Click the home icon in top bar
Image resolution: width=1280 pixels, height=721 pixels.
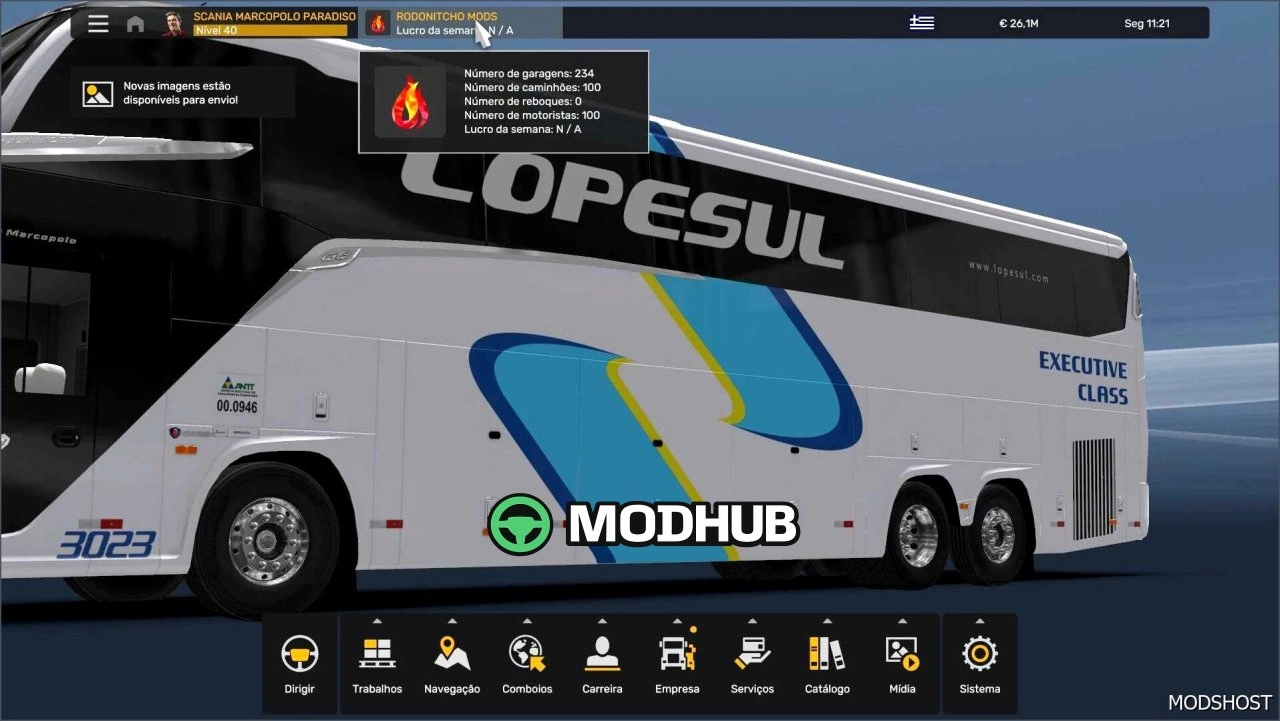point(135,23)
